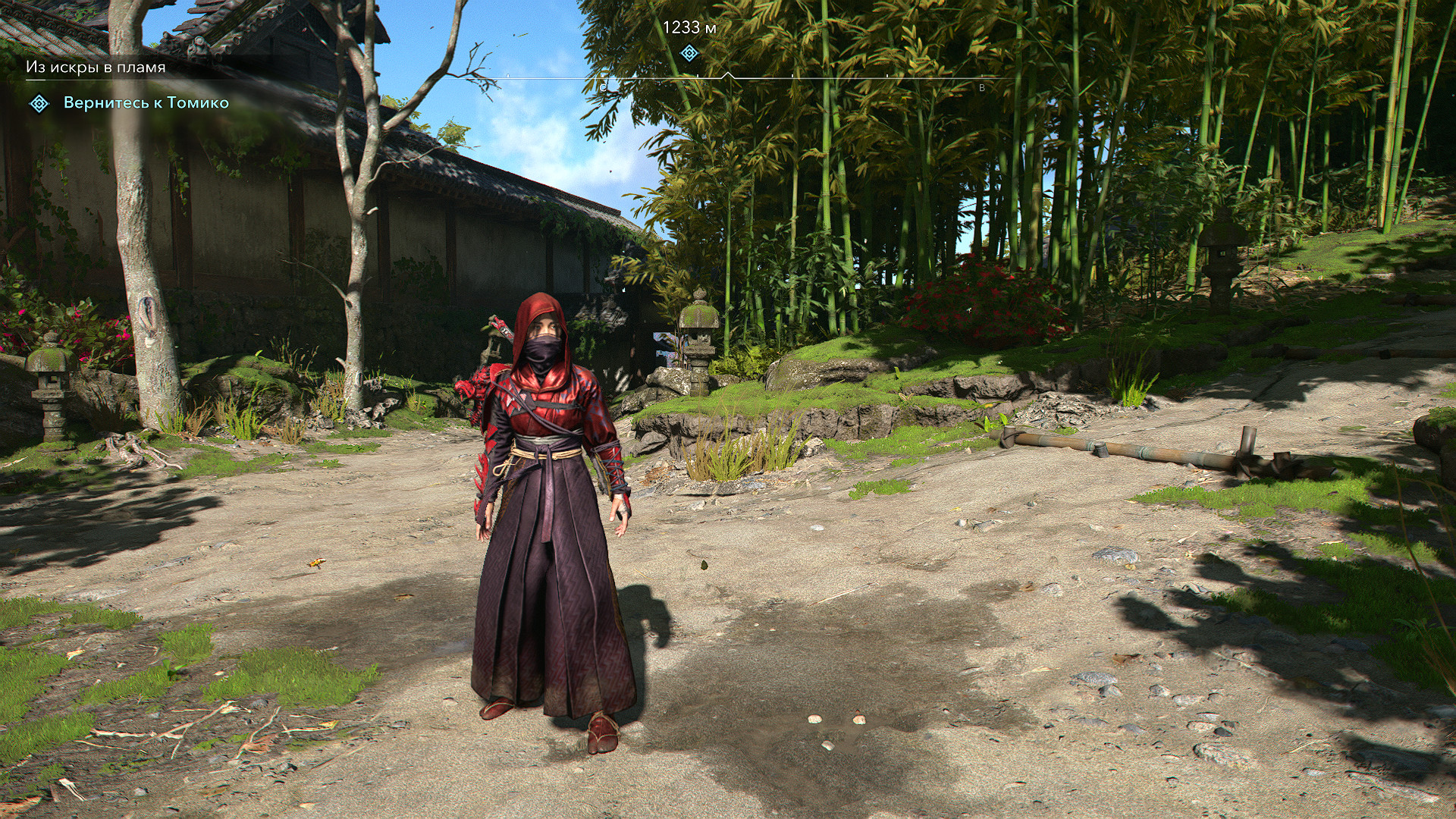This screenshot has height=819, width=1456.
Task: Click the objective 'Вернитесь к Томико'
Action: pyautogui.click(x=146, y=103)
